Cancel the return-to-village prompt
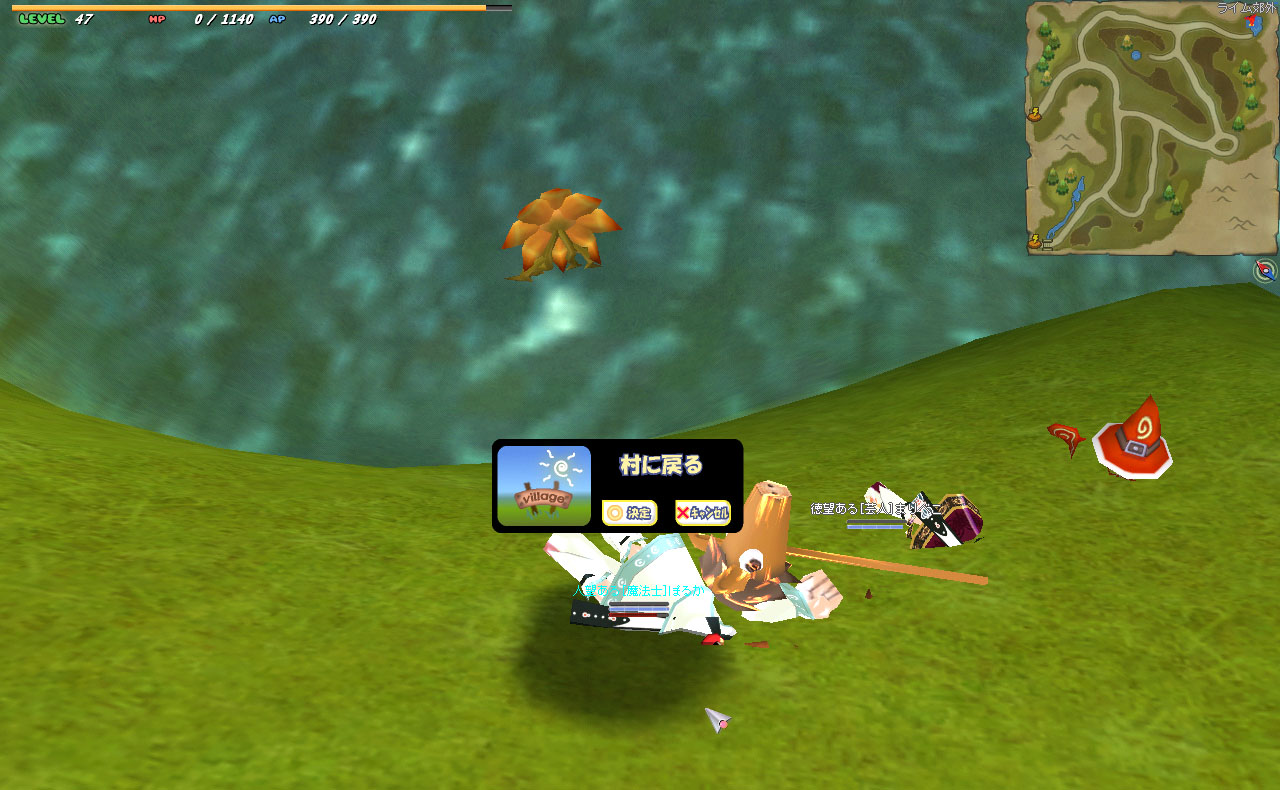 pyautogui.click(x=702, y=513)
